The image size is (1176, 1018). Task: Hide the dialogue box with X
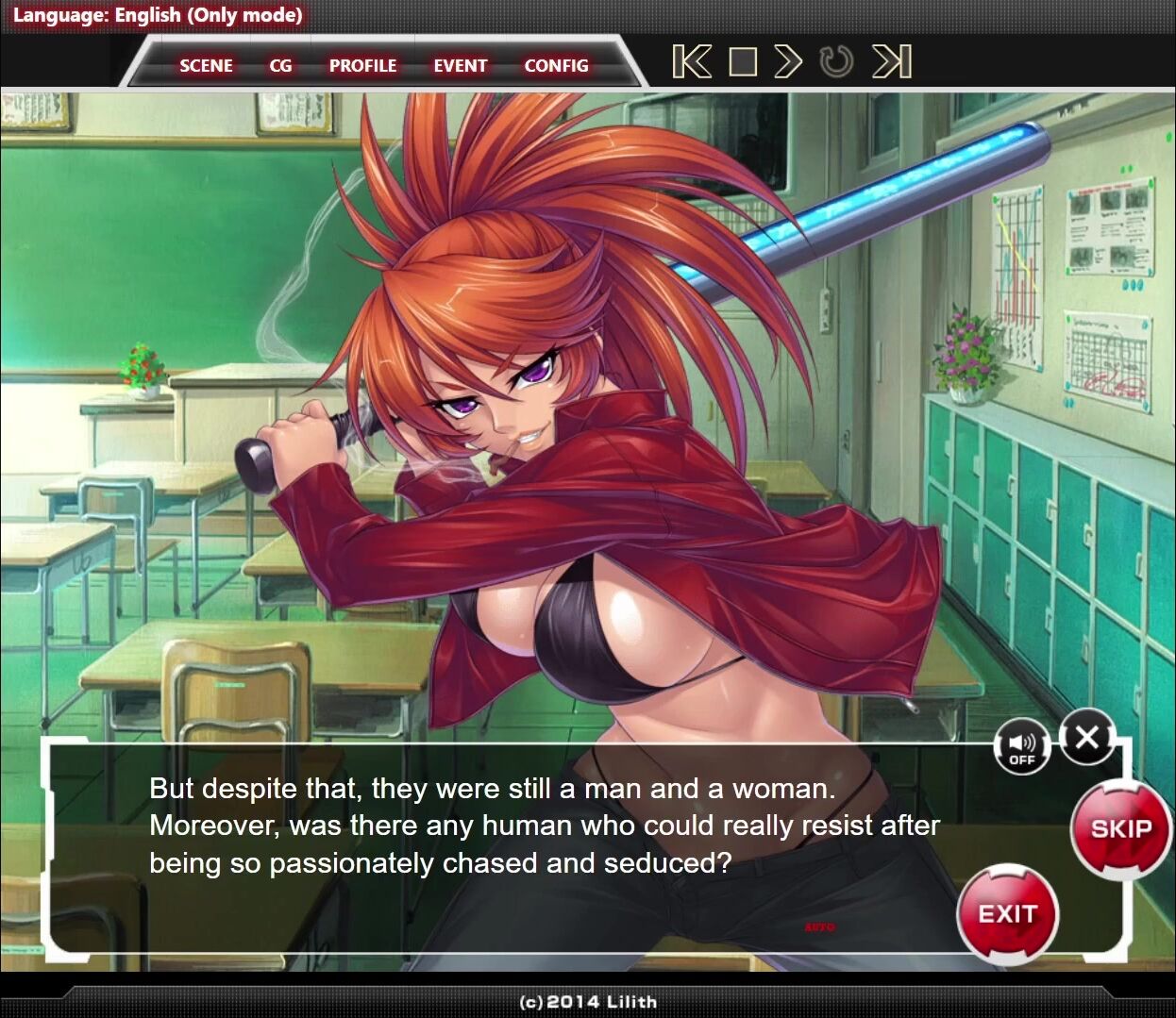click(1086, 737)
